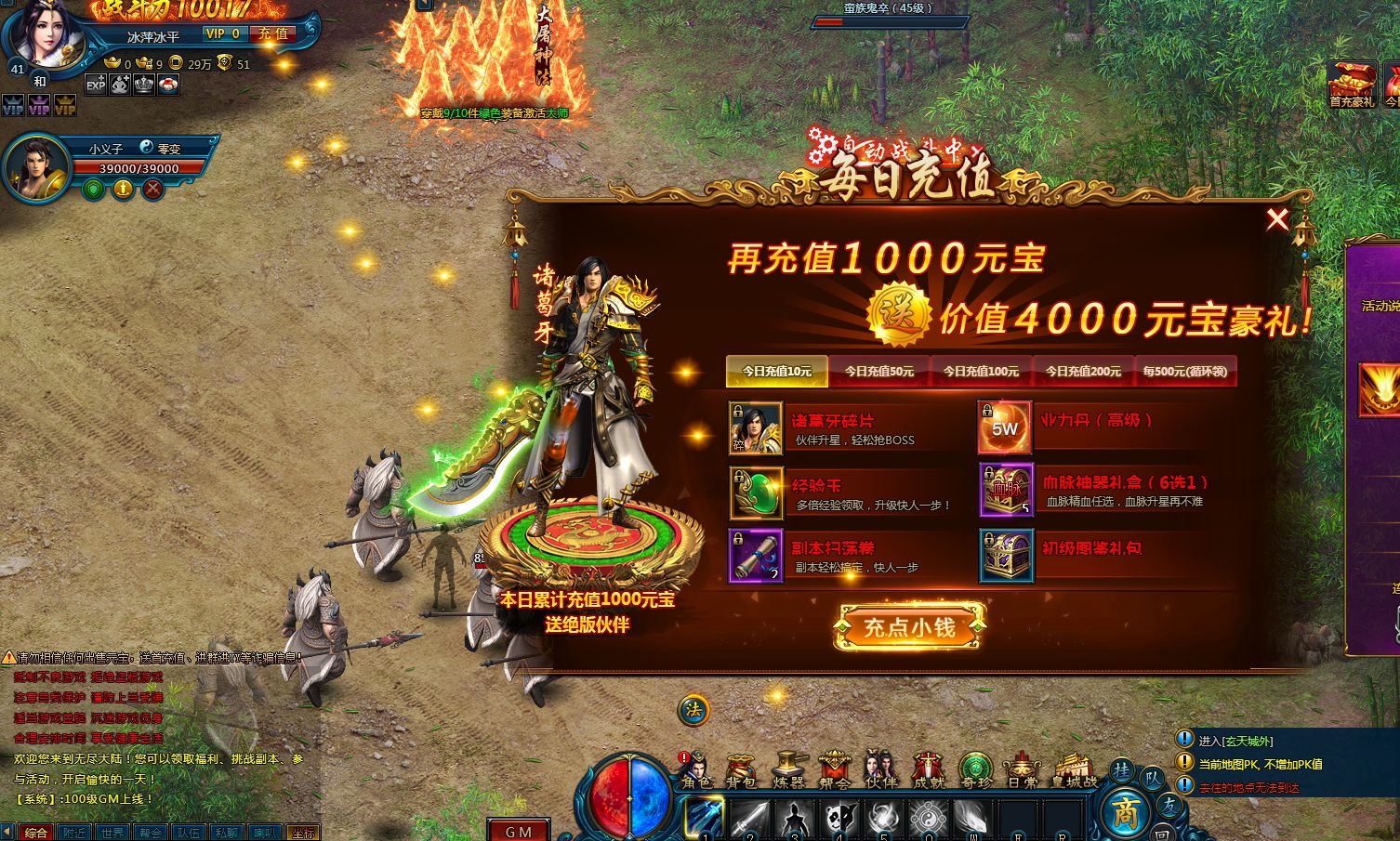Show the 伙伴 companion menu
The width and height of the screenshot is (1400, 841).
(880, 770)
